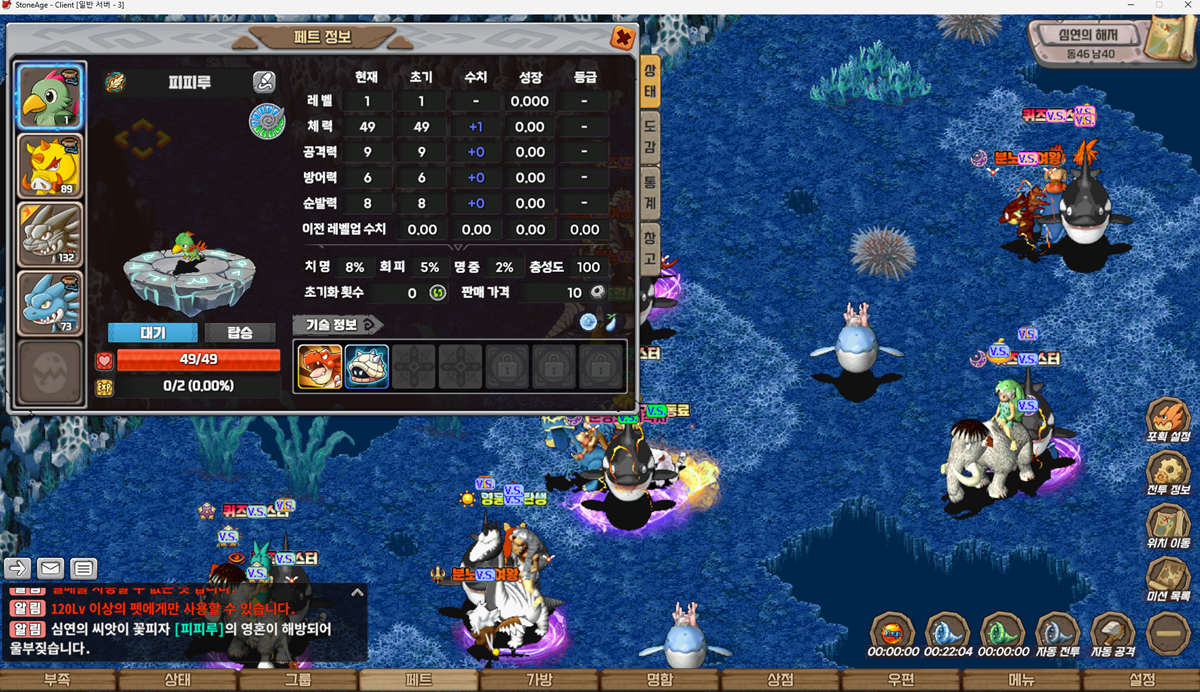Open the 가방 menu in bottom bar
The width and height of the screenshot is (1200, 692).
coord(539,680)
